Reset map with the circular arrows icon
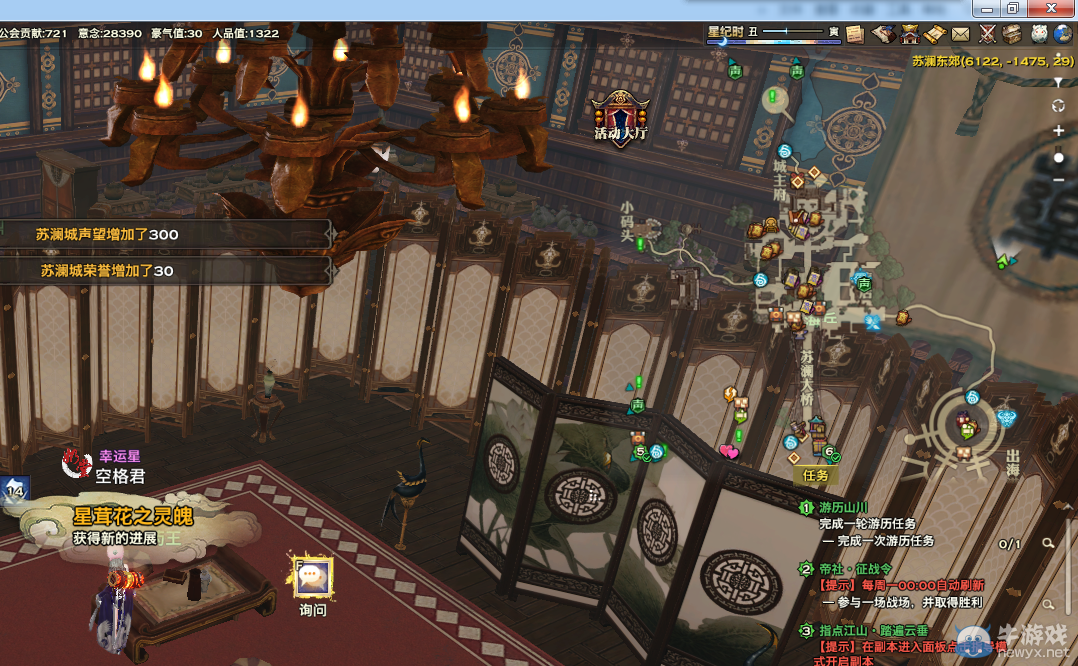The height and width of the screenshot is (666, 1078). pyautogui.click(x=1059, y=106)
